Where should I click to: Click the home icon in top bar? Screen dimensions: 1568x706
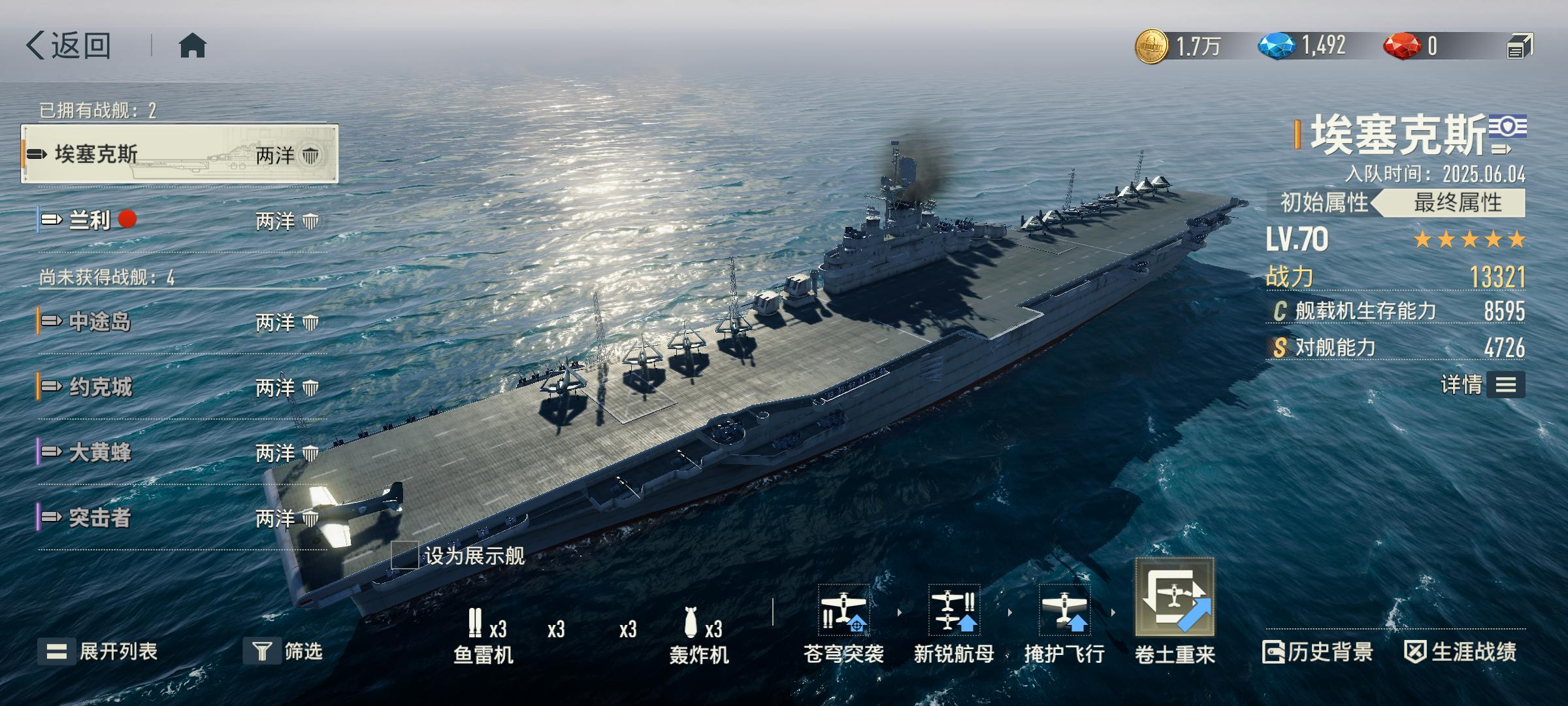pyautogui.click(x=193, y=44)
